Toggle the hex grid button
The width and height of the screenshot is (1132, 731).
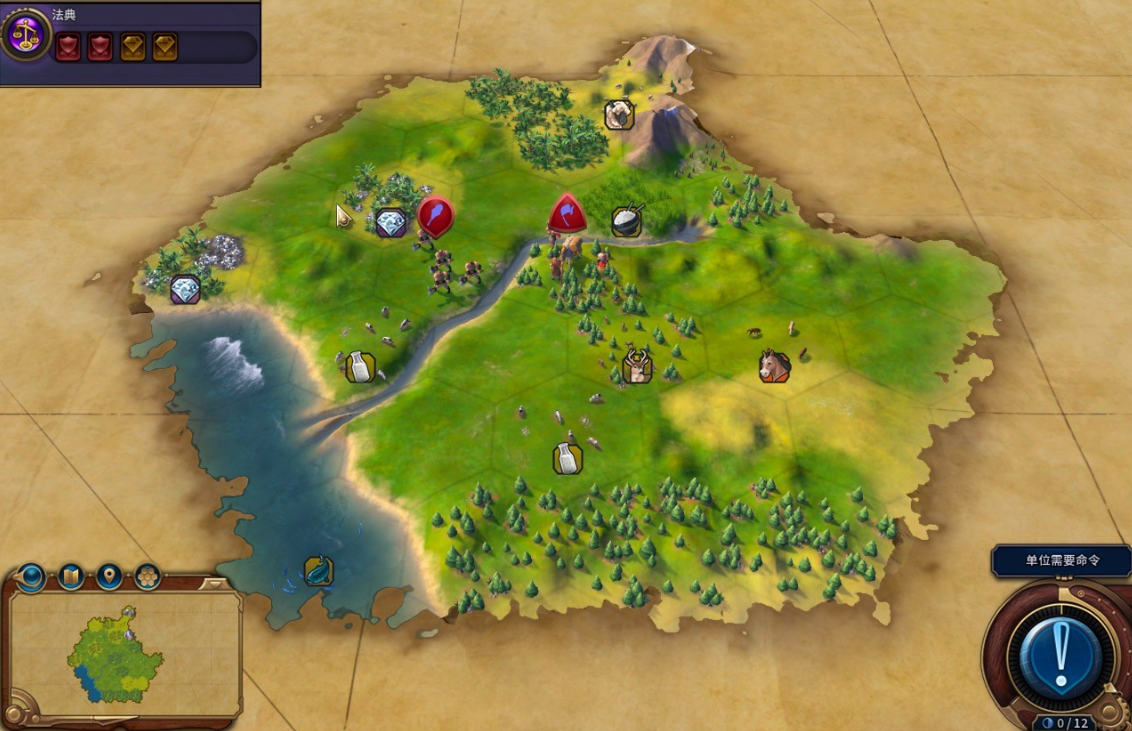point(147,577)
